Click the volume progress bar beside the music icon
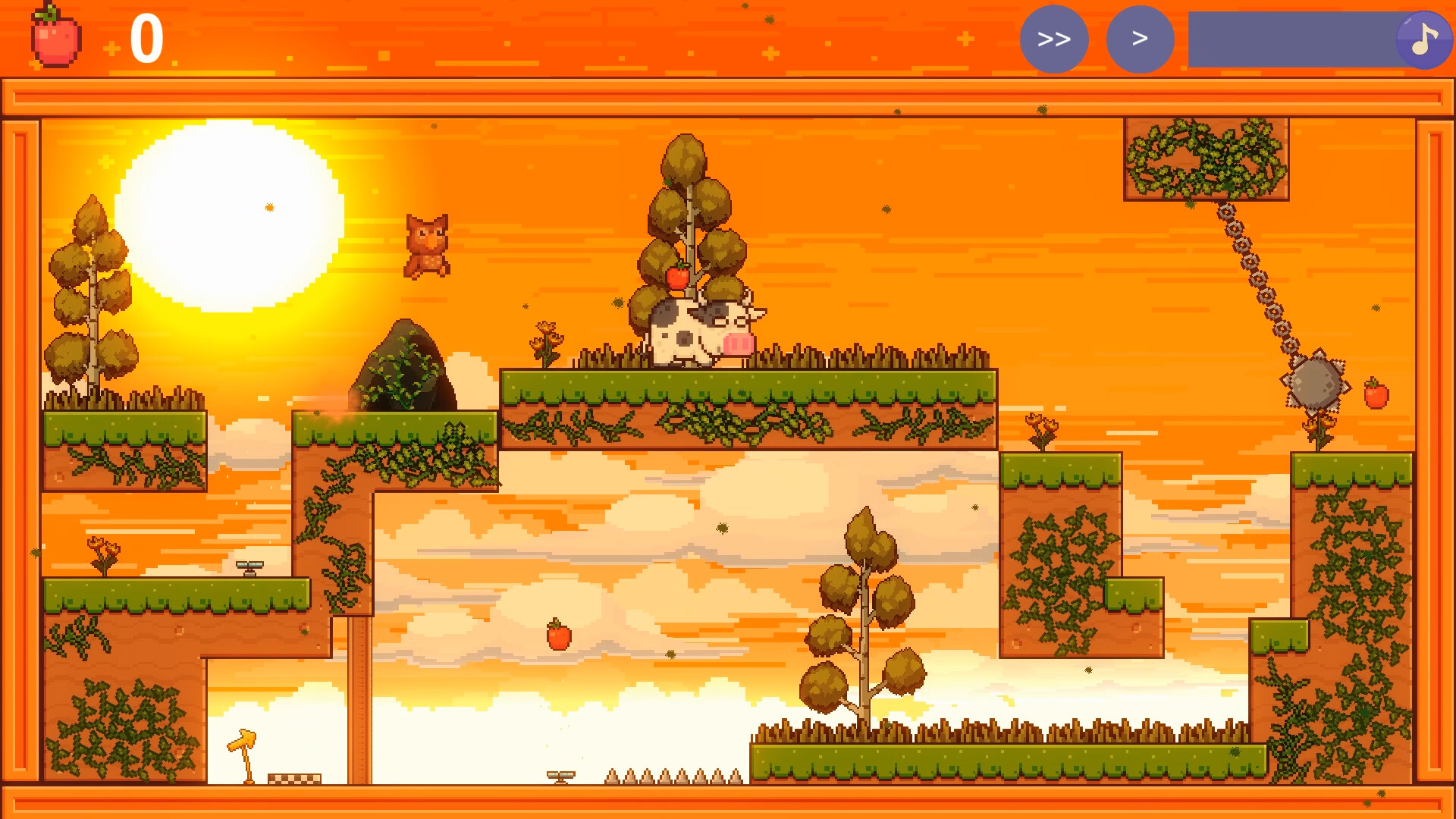1456x819 pixels. (1304, 39)
